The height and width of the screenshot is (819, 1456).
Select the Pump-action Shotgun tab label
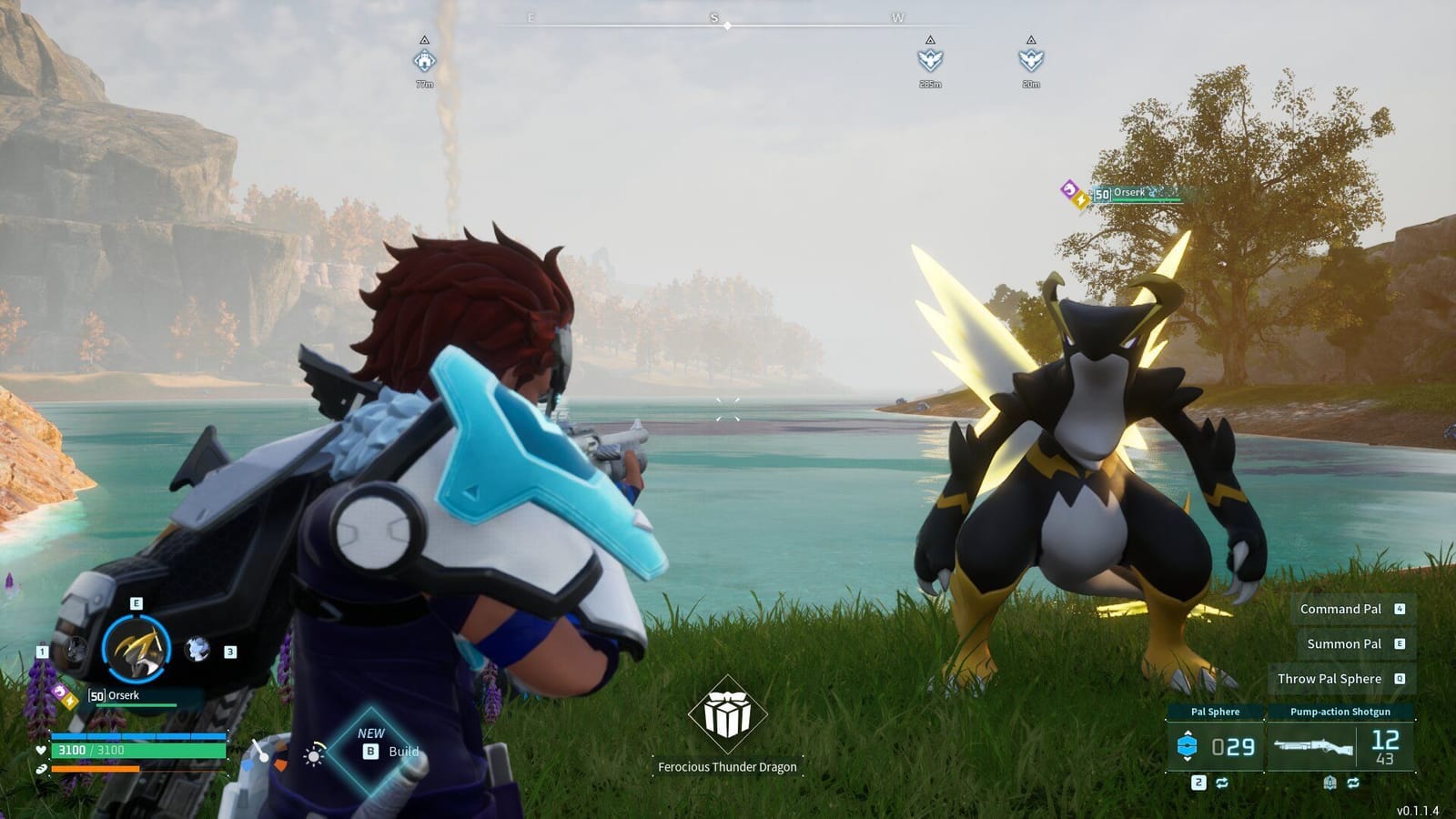(x=1340, y=712)
